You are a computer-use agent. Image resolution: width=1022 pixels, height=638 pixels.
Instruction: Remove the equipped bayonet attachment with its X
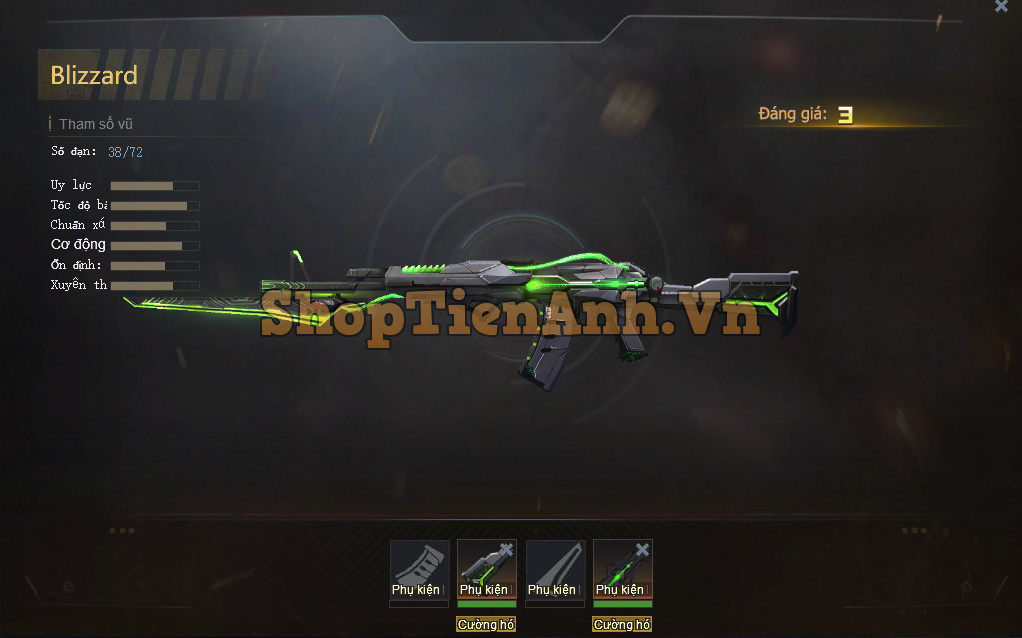point(642,550)
